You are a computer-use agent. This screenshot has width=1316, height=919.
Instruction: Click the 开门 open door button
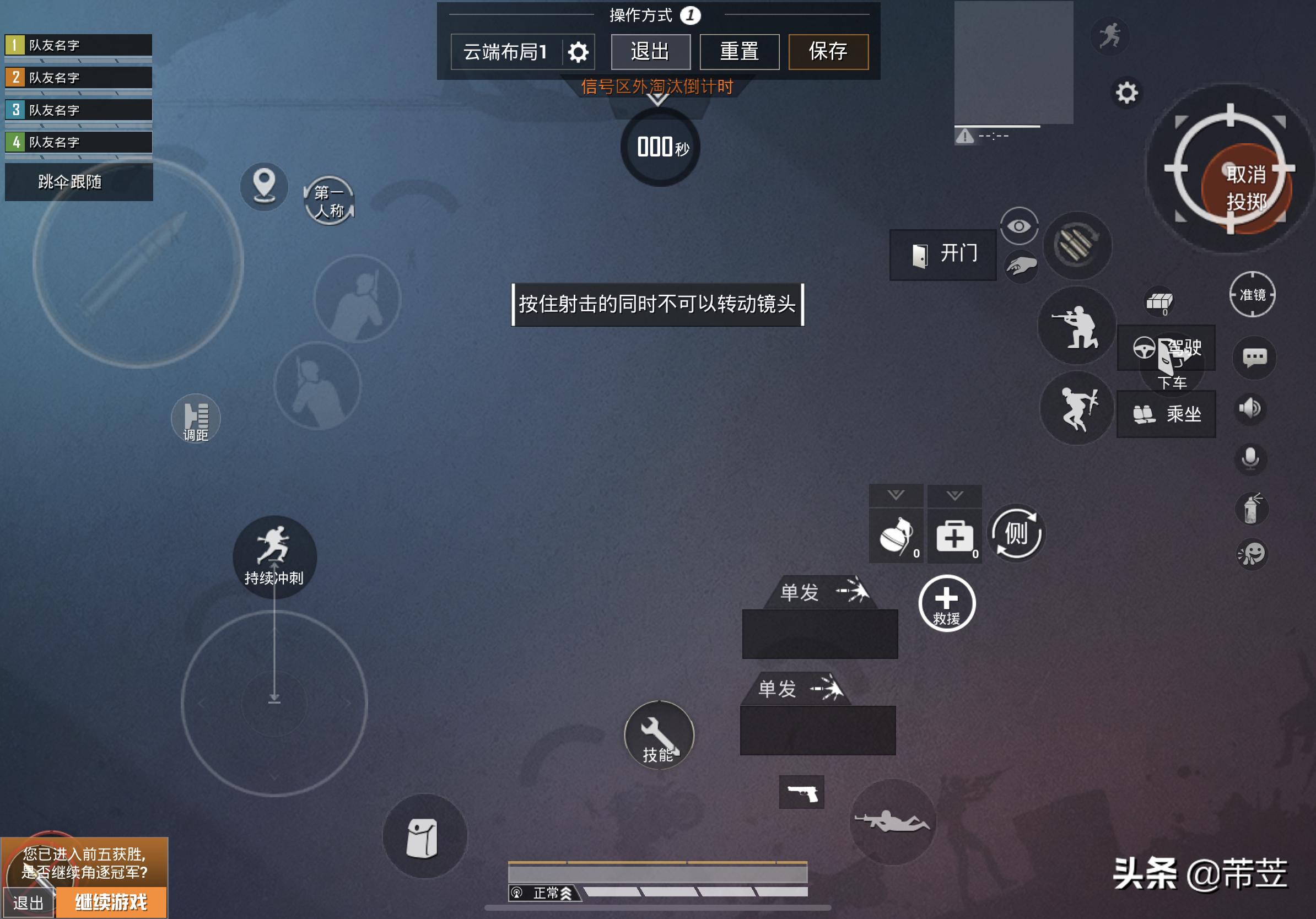(x=943, y=255)
